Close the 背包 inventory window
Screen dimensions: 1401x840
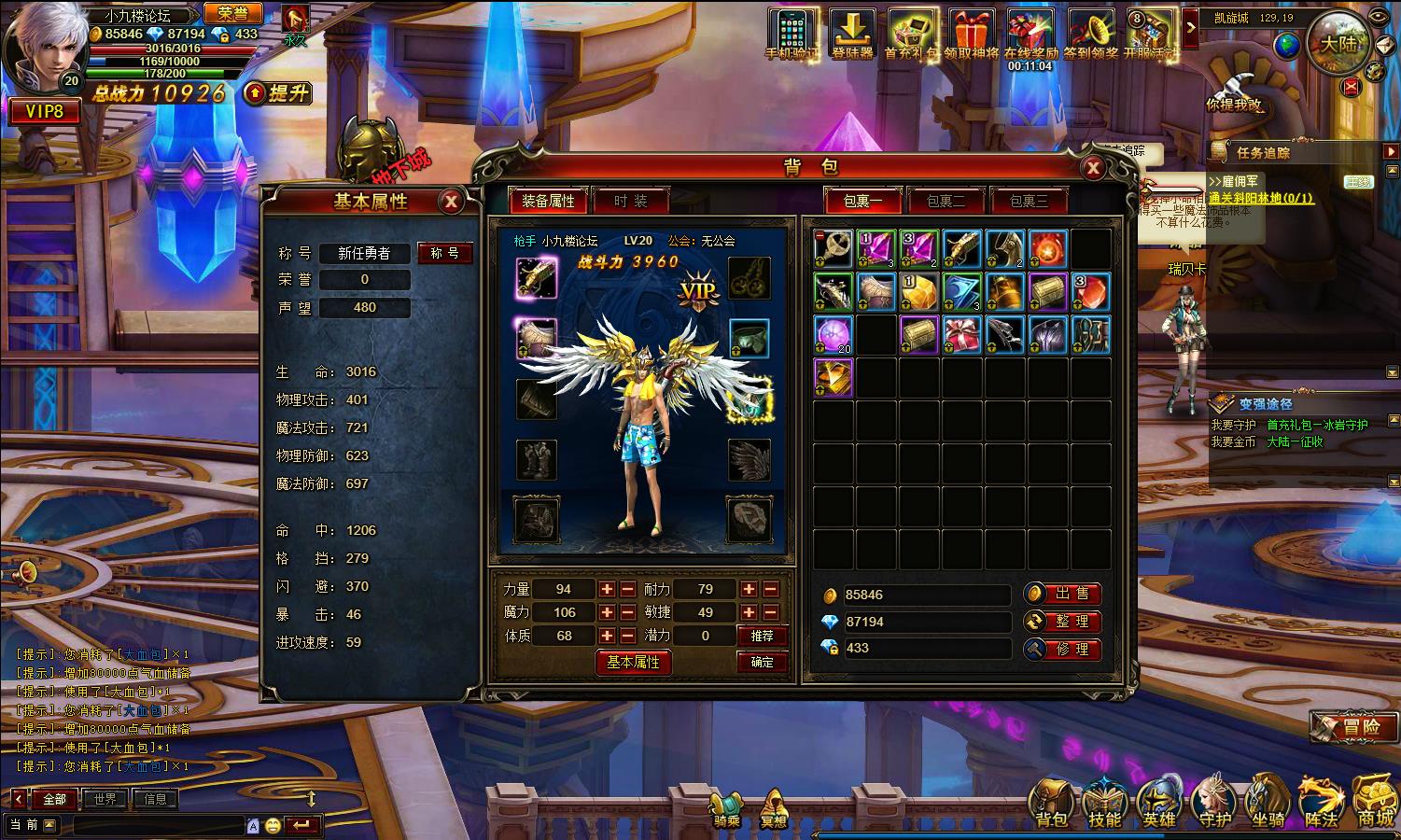1092,168
